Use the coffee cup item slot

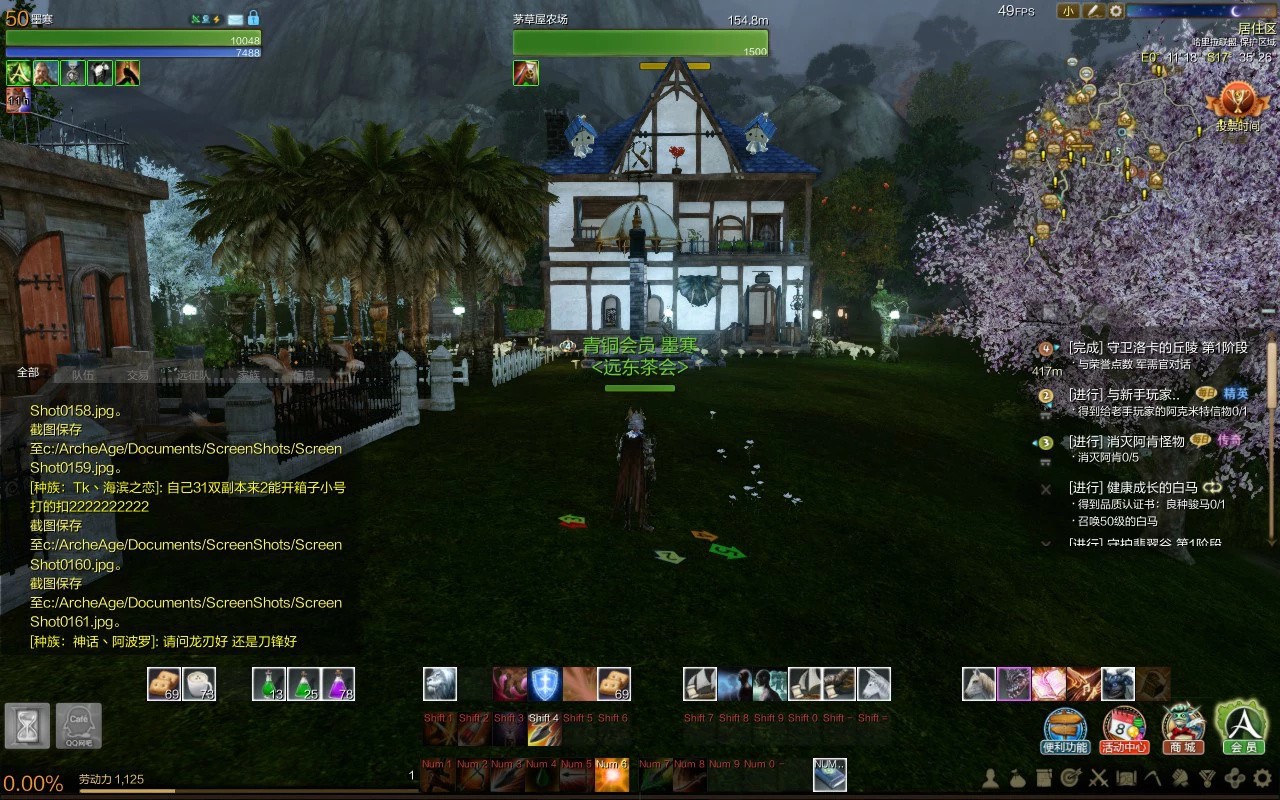(199, 684)
